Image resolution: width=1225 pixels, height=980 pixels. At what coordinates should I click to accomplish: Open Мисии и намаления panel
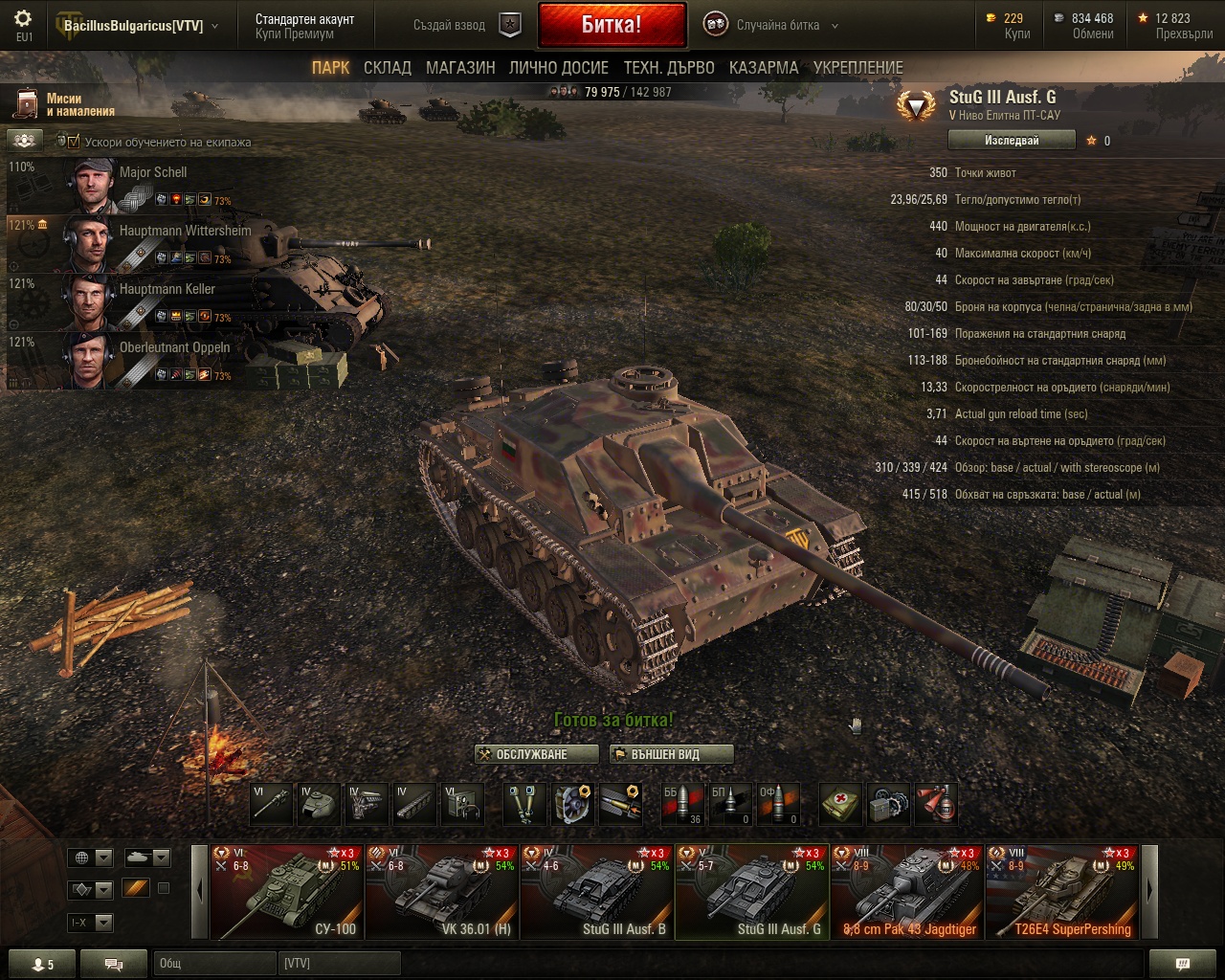[63, 104]
